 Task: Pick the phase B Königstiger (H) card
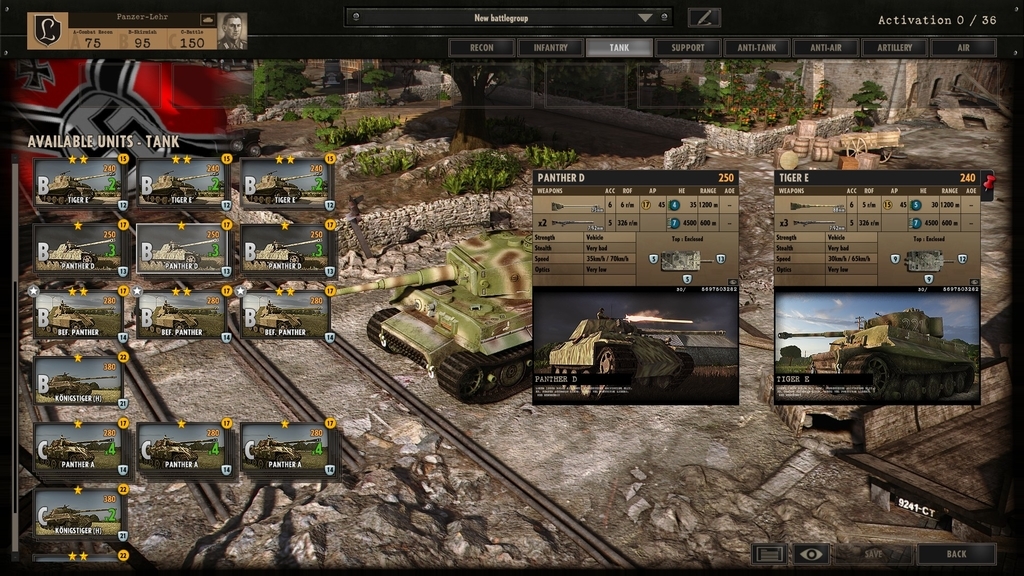[x=79, y=381]
